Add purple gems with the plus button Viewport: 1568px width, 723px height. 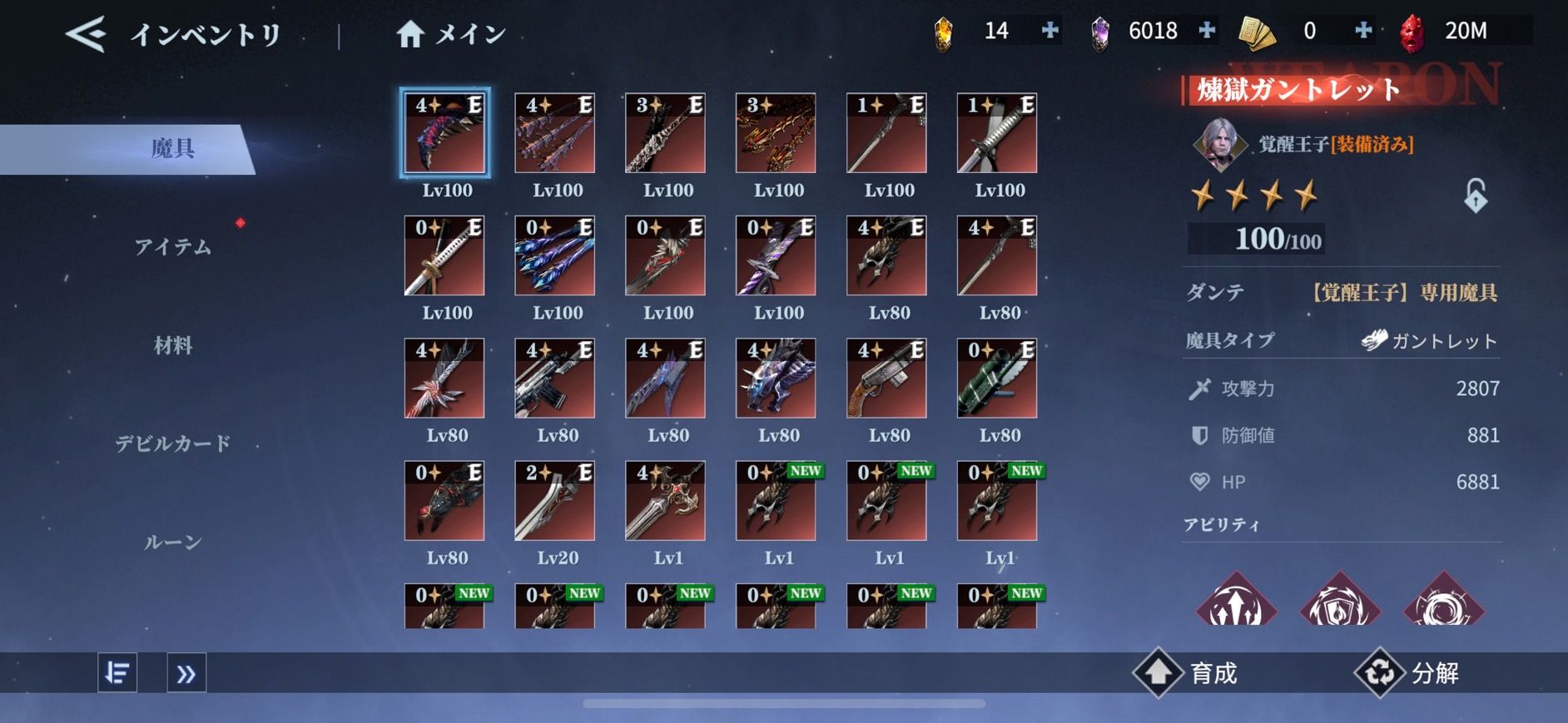[1207, 31]
